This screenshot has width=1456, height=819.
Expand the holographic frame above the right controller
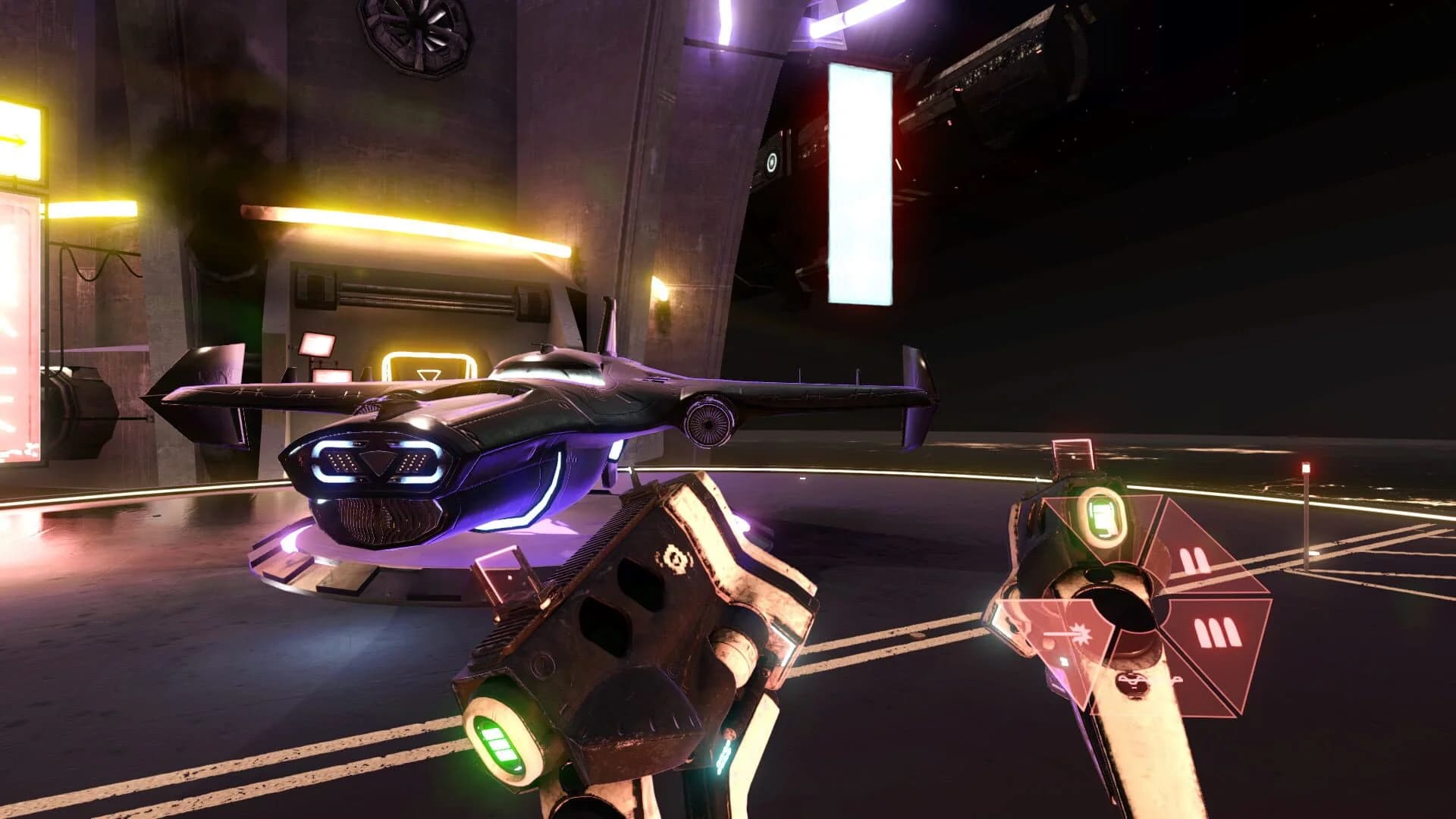[x=1072, y=453]
